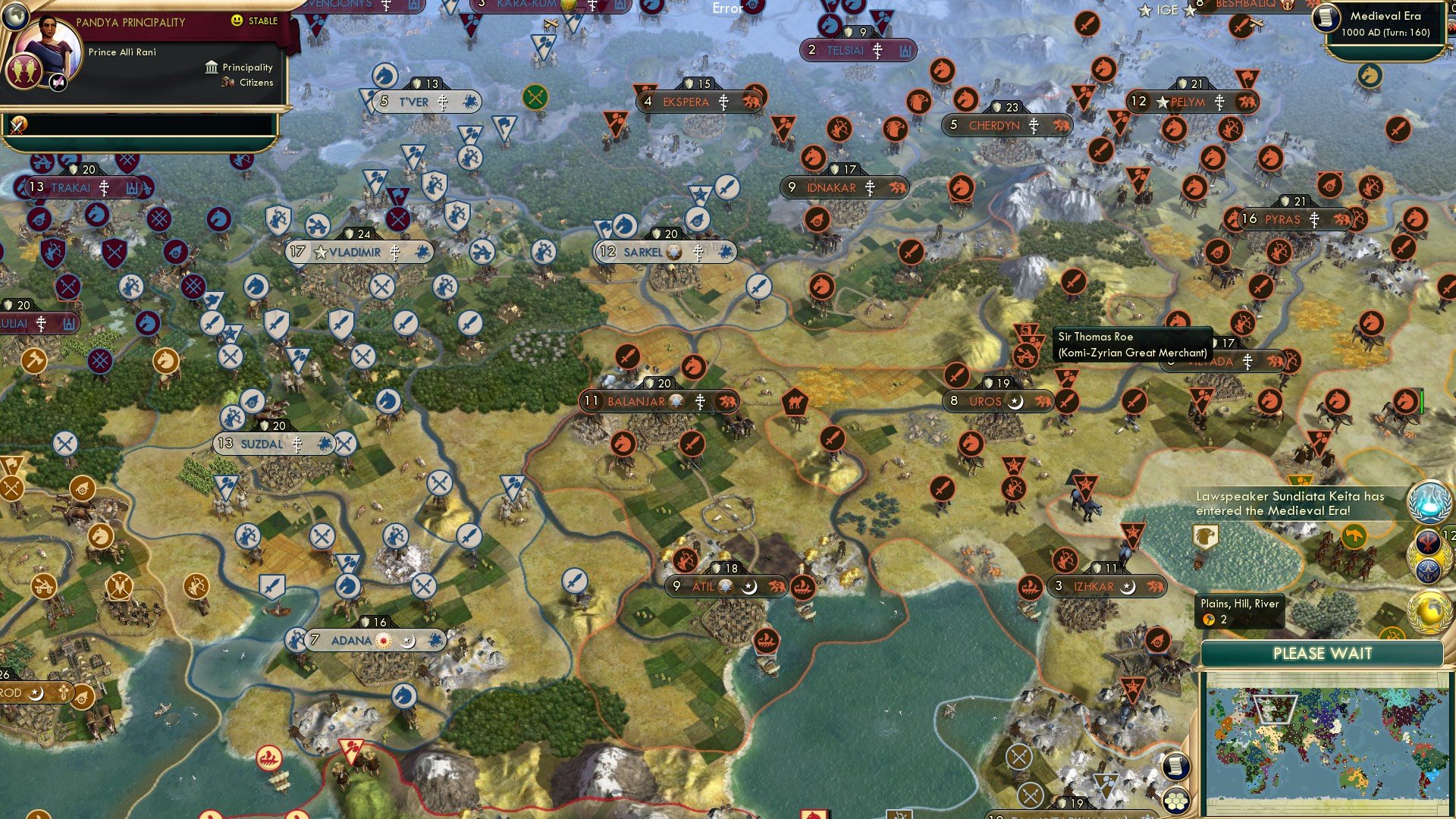This screenshot has width=1456, height=819.
Task: Toggle the muted-pen indicator on the leader portrait
Action: (x=57, y=83)
